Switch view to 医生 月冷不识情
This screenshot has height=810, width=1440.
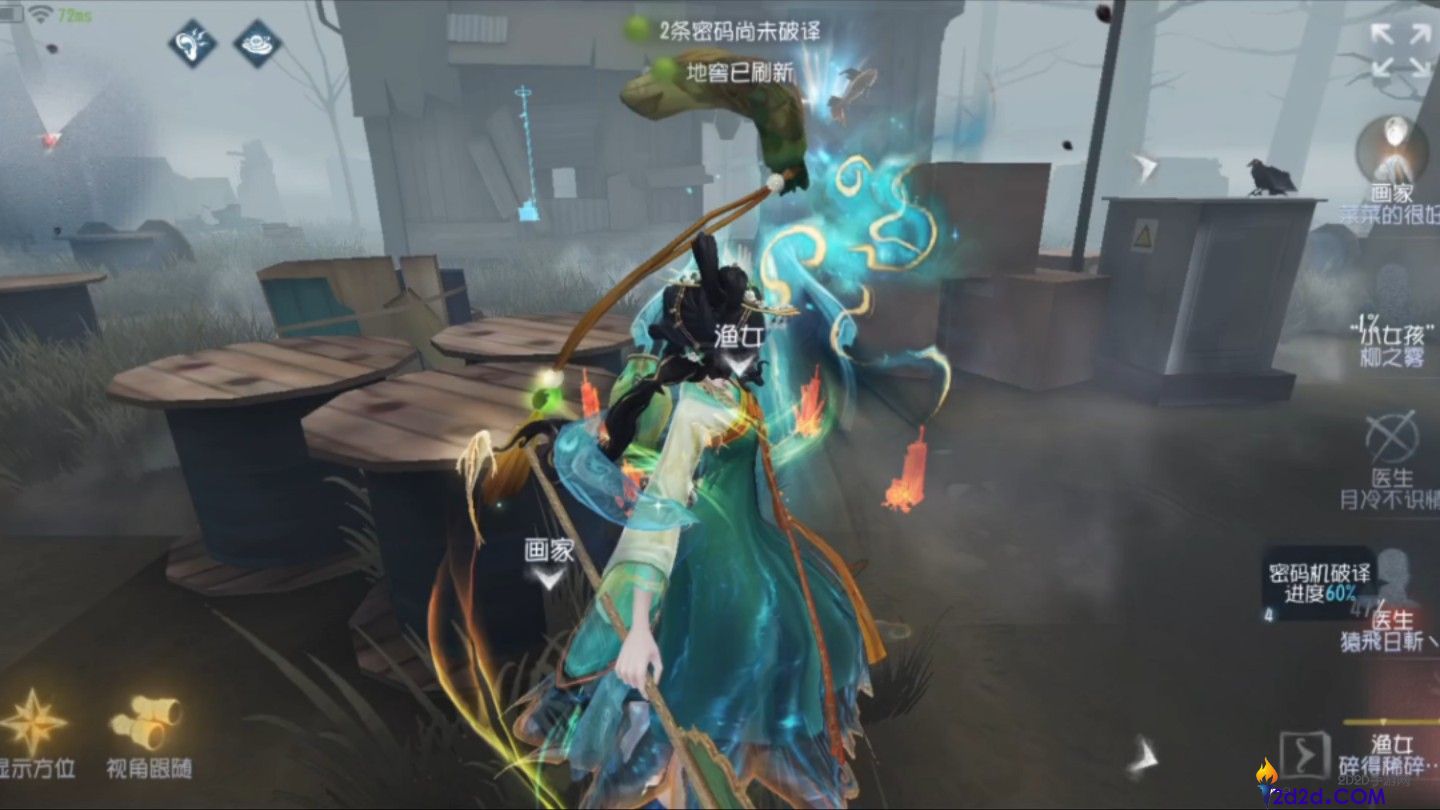(1392, 486)
